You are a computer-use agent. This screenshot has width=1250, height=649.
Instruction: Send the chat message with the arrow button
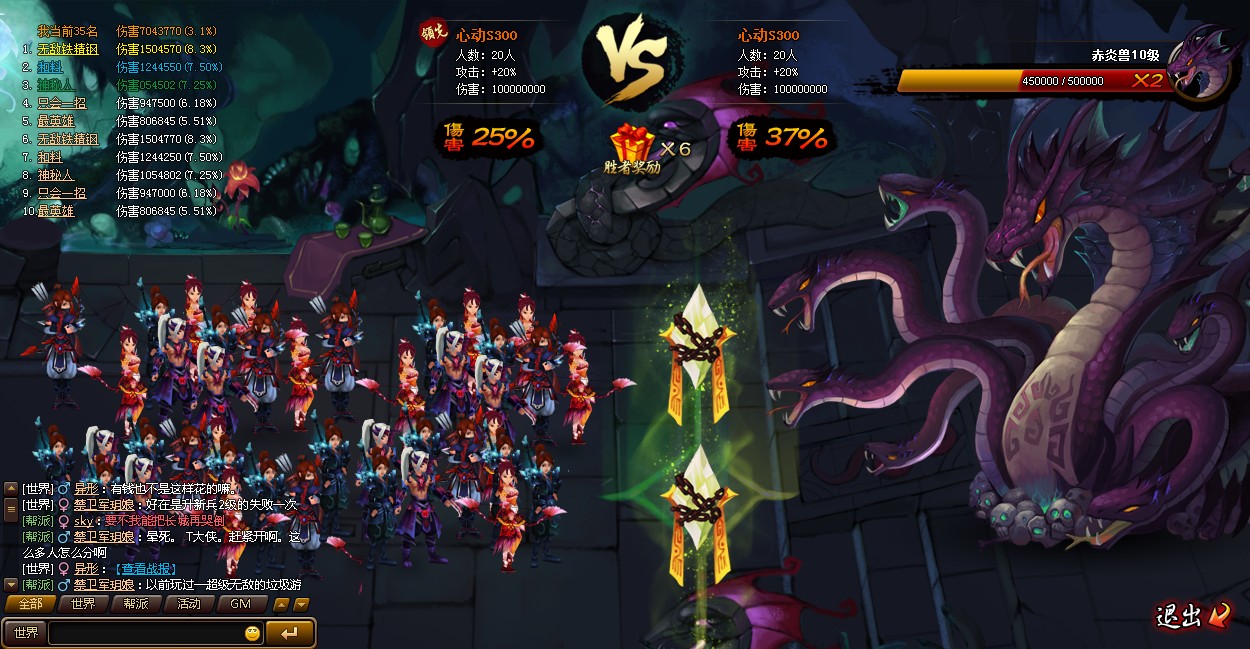click(290, 633)
